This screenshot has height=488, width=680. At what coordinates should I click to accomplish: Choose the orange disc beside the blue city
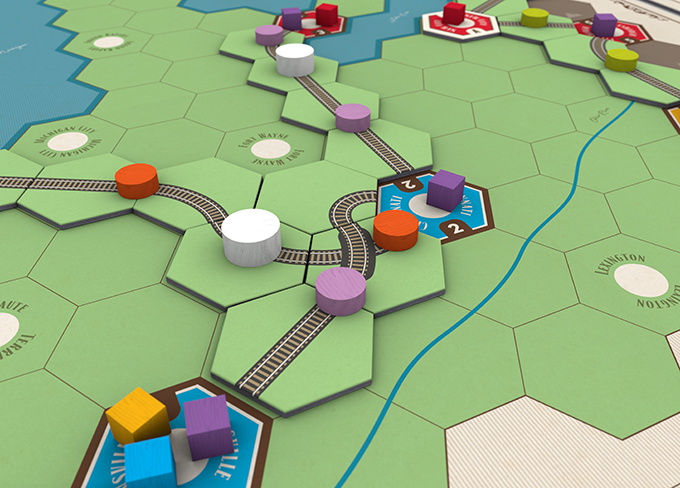(395, 230)
